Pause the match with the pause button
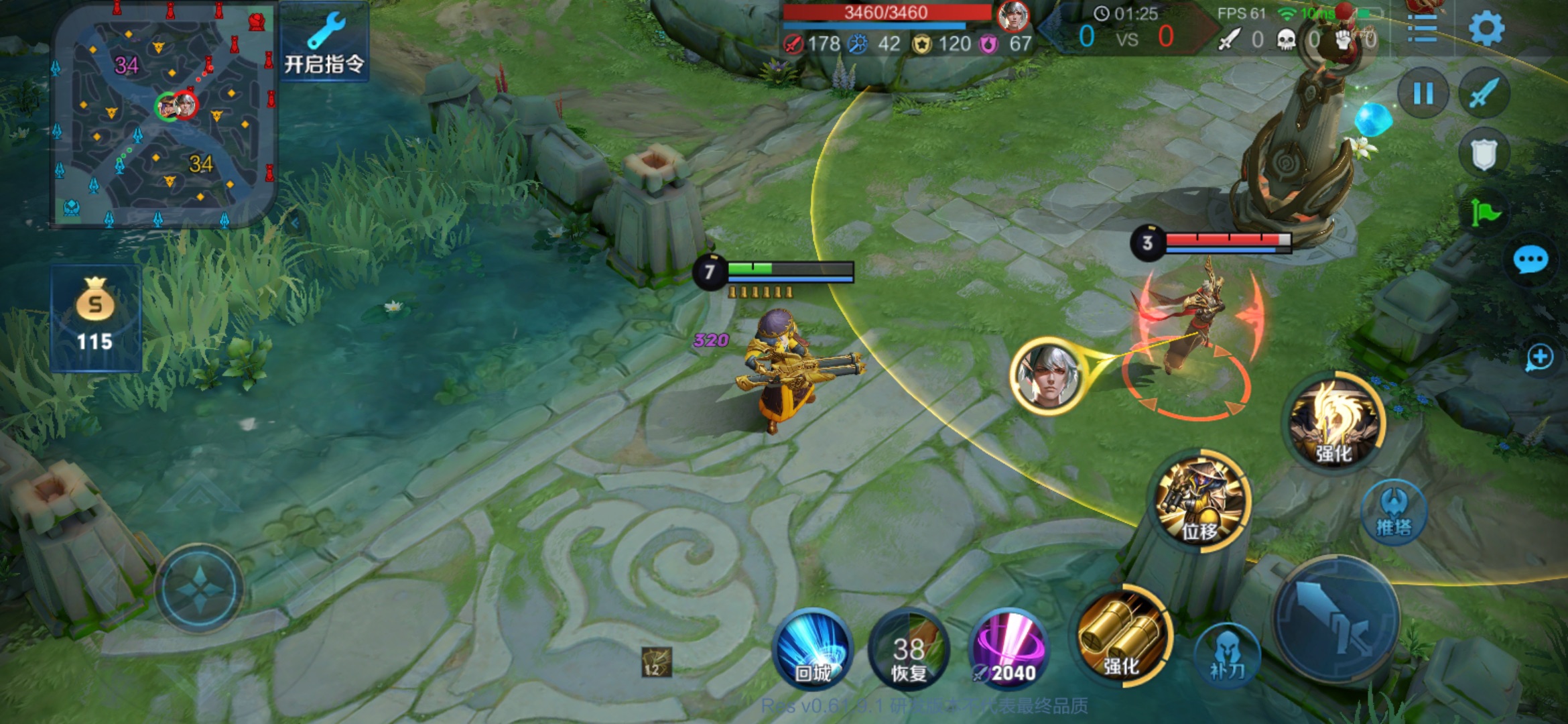Viewport: 1568px width, 724px height. pyautogui.click(x=1423, y=94)
